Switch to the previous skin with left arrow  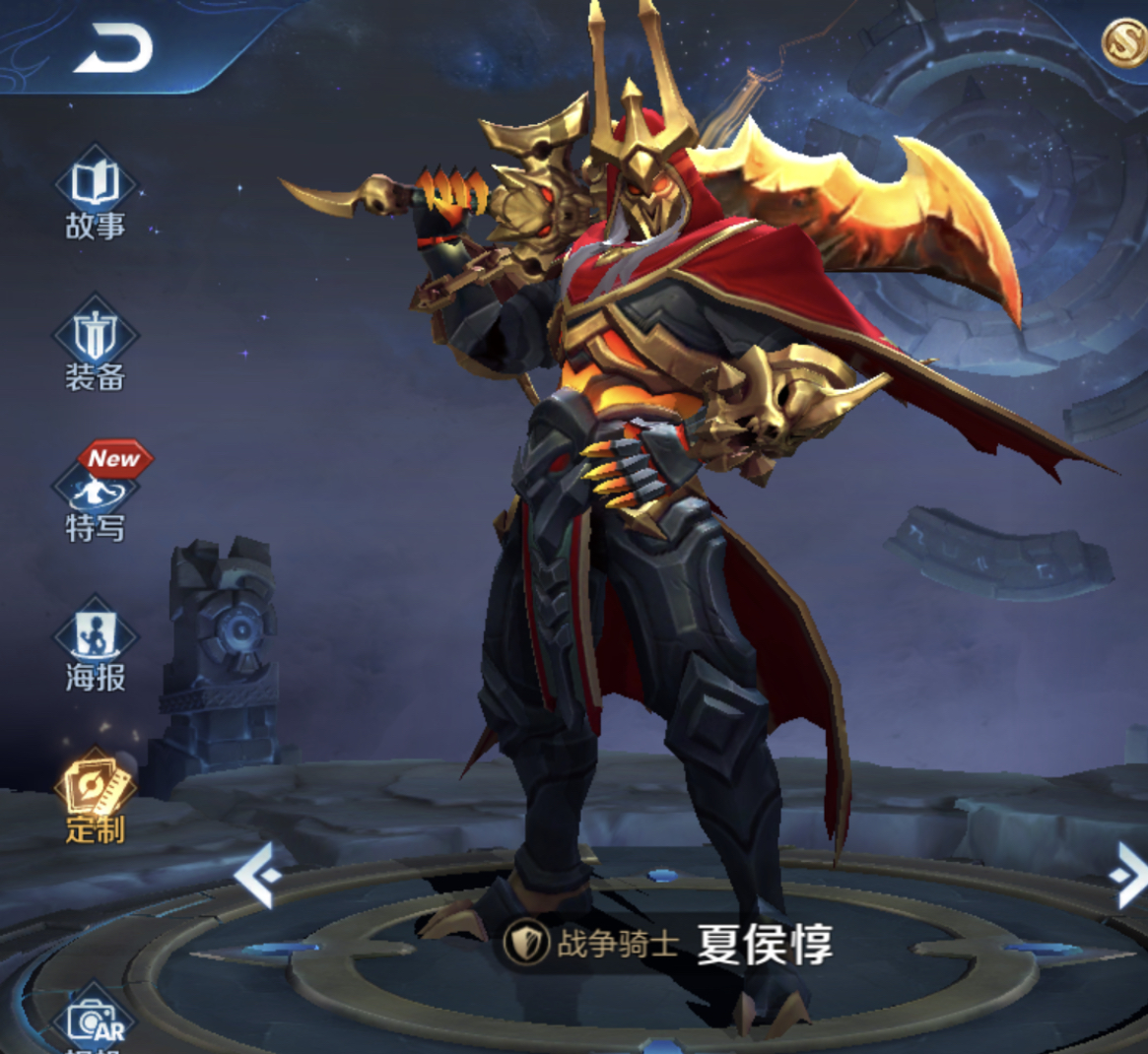click(258, 875)
